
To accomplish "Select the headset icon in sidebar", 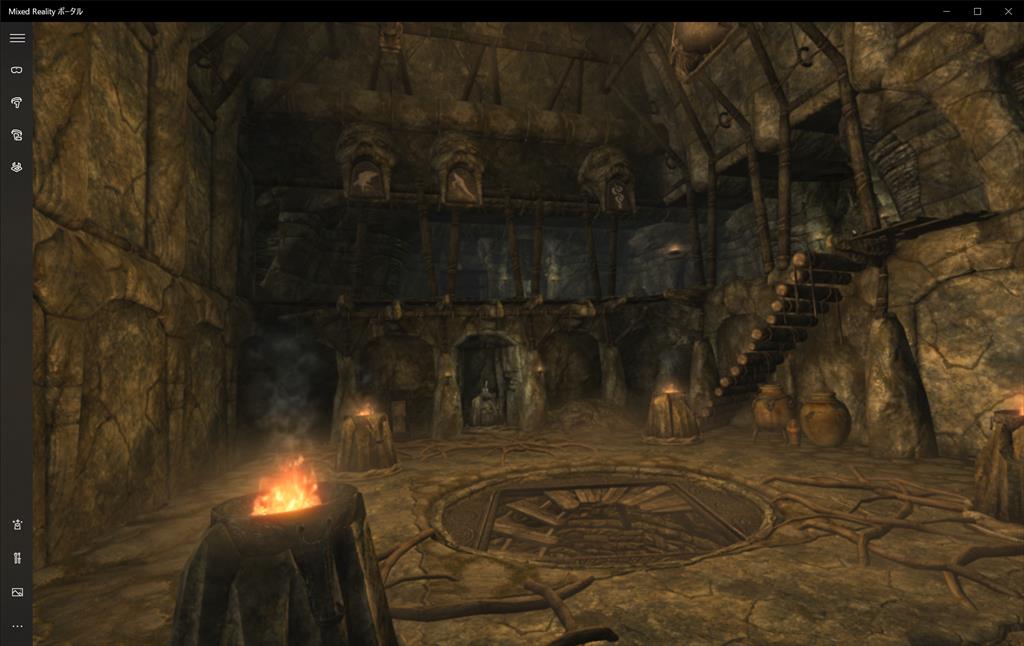I will (16, 70).
